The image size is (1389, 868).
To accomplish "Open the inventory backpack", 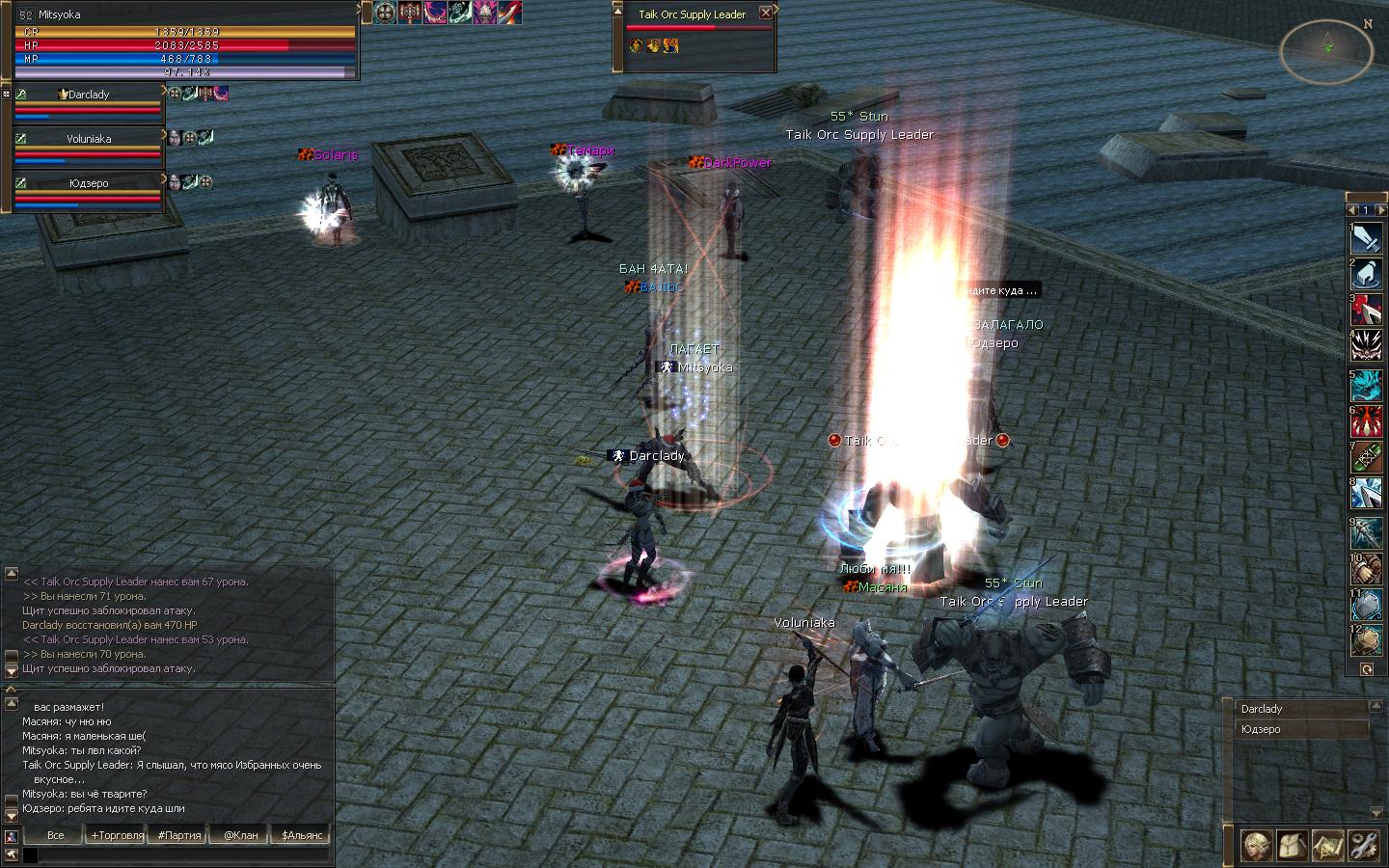I will point(1292,846).
